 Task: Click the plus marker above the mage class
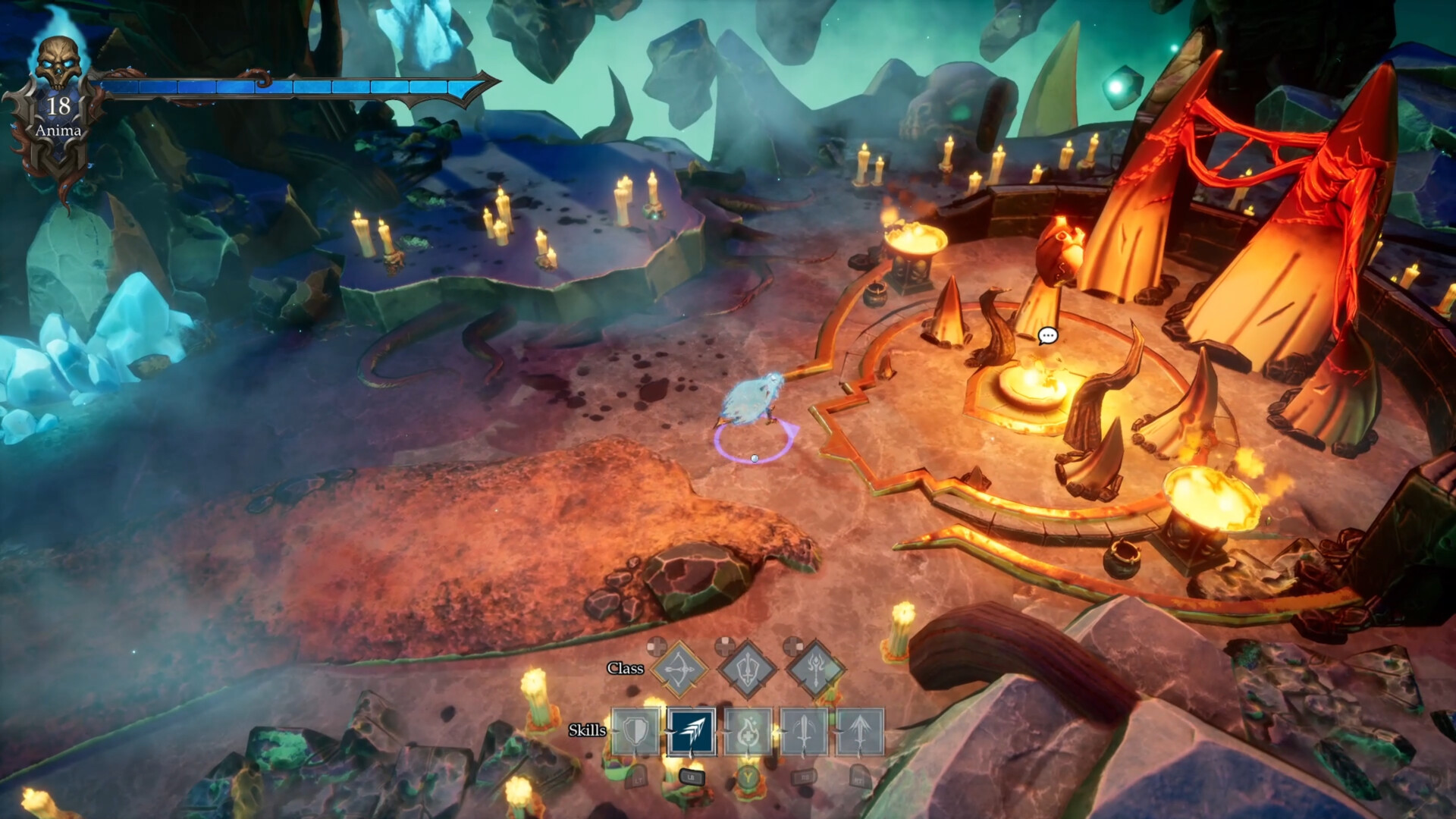[792, 646]
